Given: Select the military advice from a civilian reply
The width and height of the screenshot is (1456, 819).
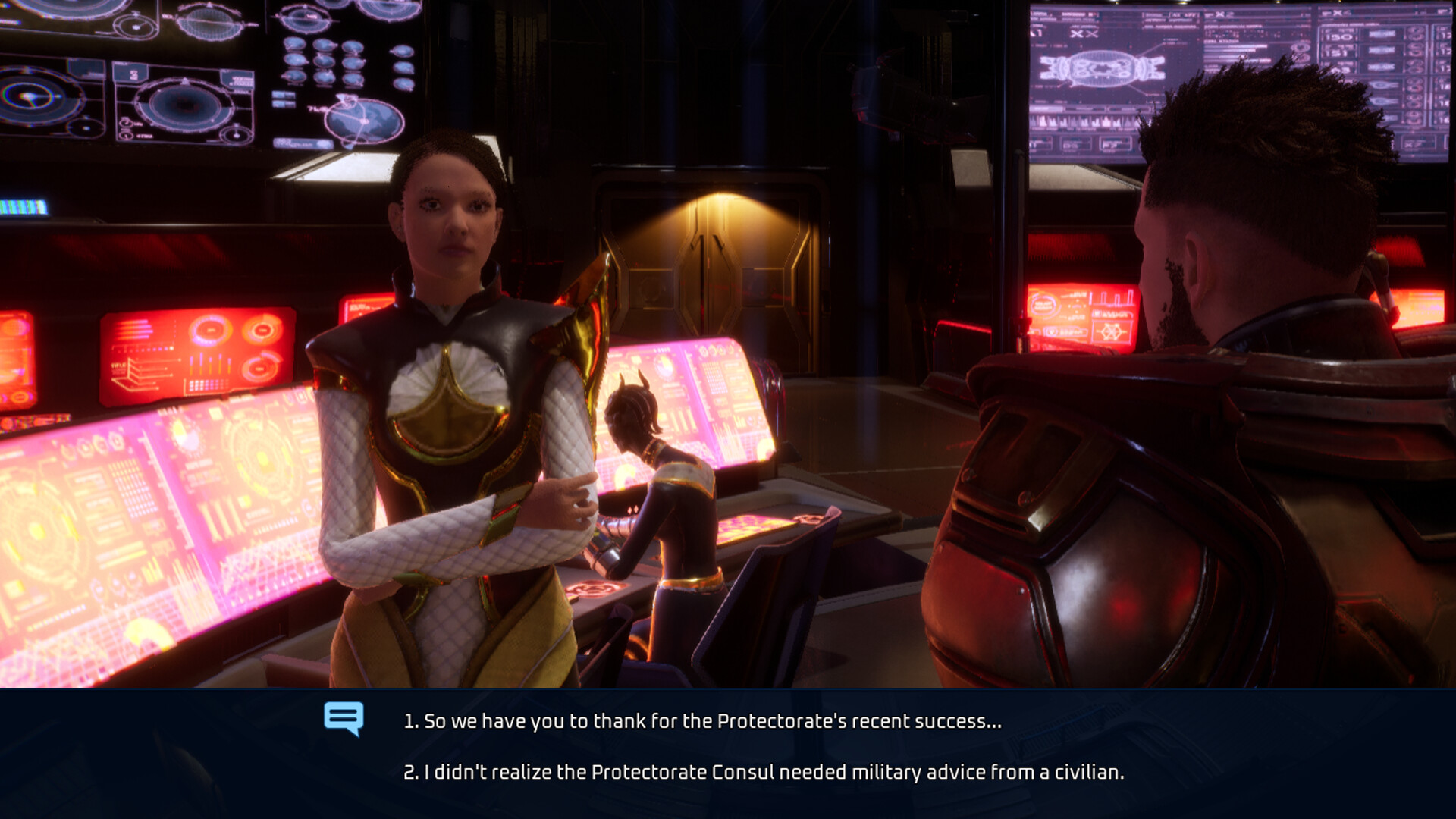Looking at the screenshot, I should click(763, 772).
